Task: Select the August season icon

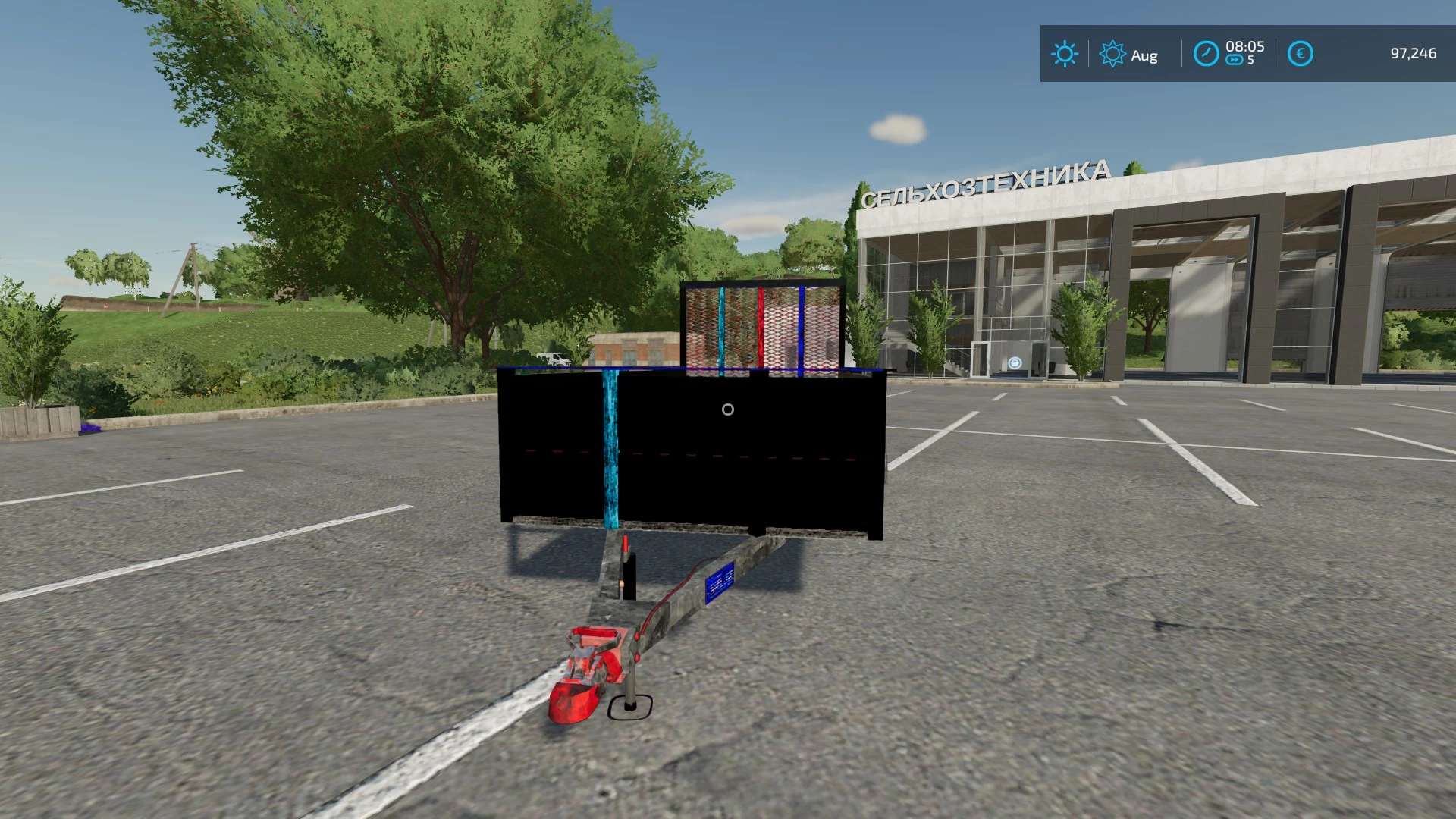Action: pos(1112,55)
